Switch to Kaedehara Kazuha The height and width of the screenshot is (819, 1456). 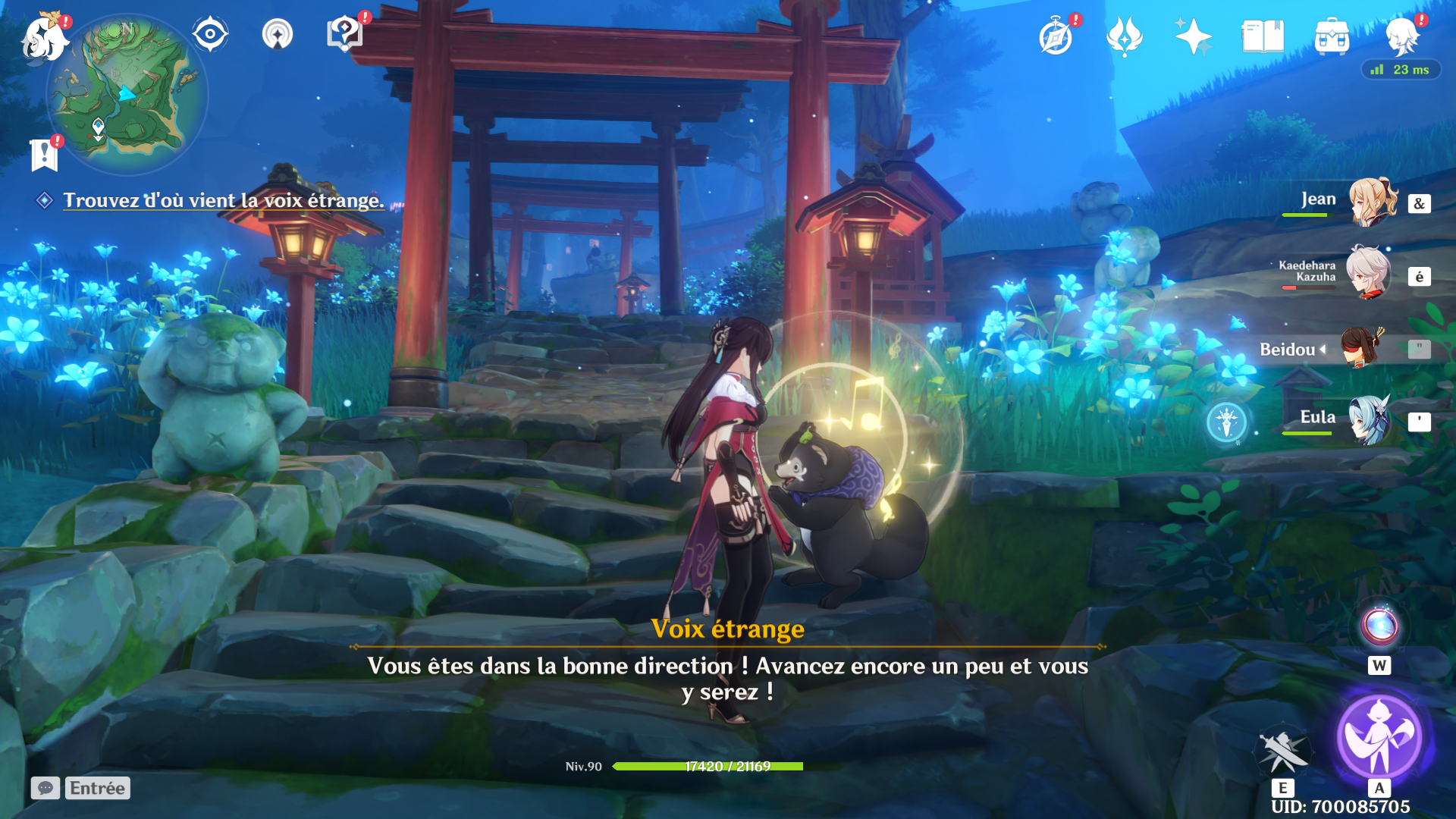click(1368, 273)
